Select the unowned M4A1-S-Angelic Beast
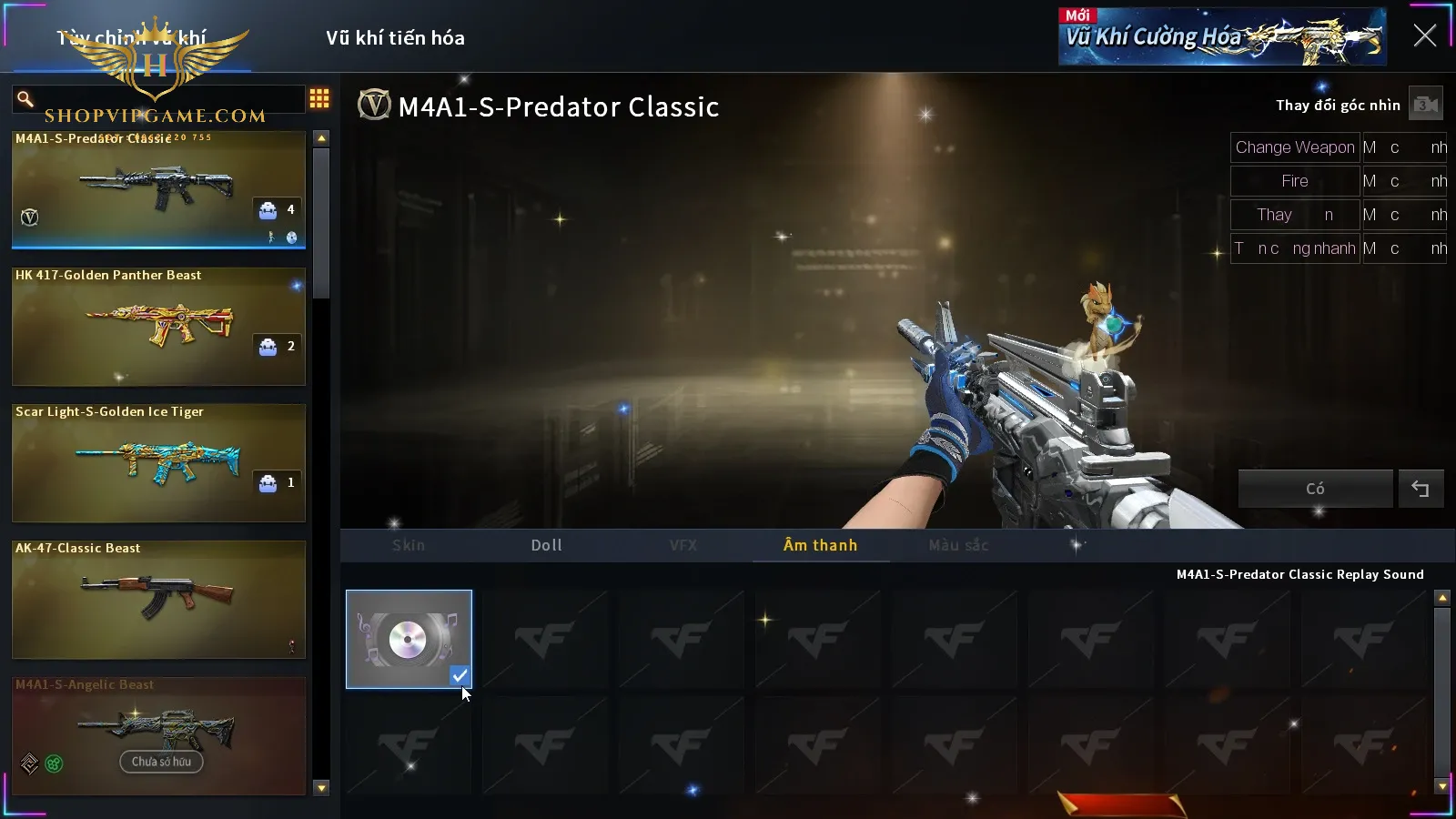Screen dimensions: 1456x819 (158, 735)
